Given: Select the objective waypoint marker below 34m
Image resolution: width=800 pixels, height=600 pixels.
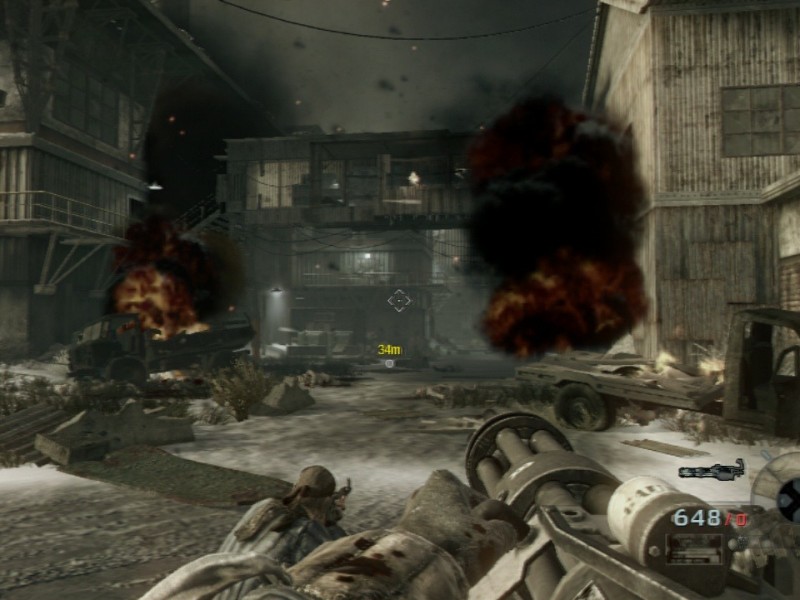Looking at the screenshot, I should tap(389, 363).
